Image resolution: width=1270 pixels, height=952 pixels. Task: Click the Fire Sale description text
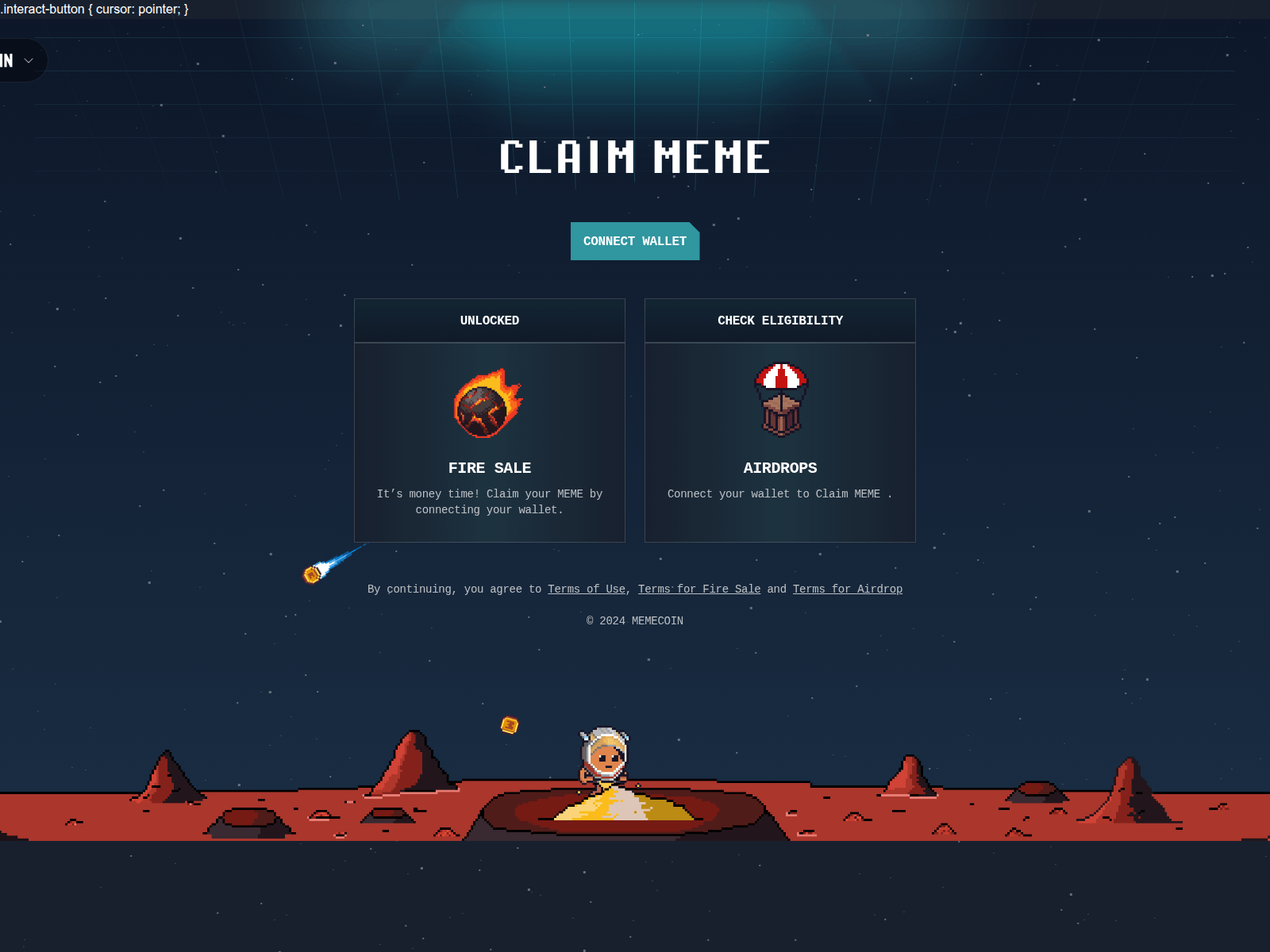point(489,501)
